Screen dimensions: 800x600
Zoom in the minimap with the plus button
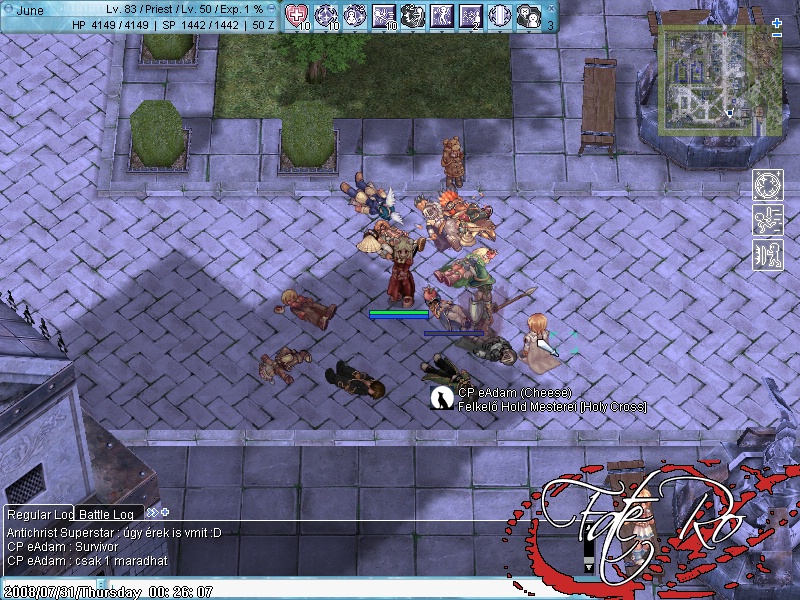(x=777, y=23)
